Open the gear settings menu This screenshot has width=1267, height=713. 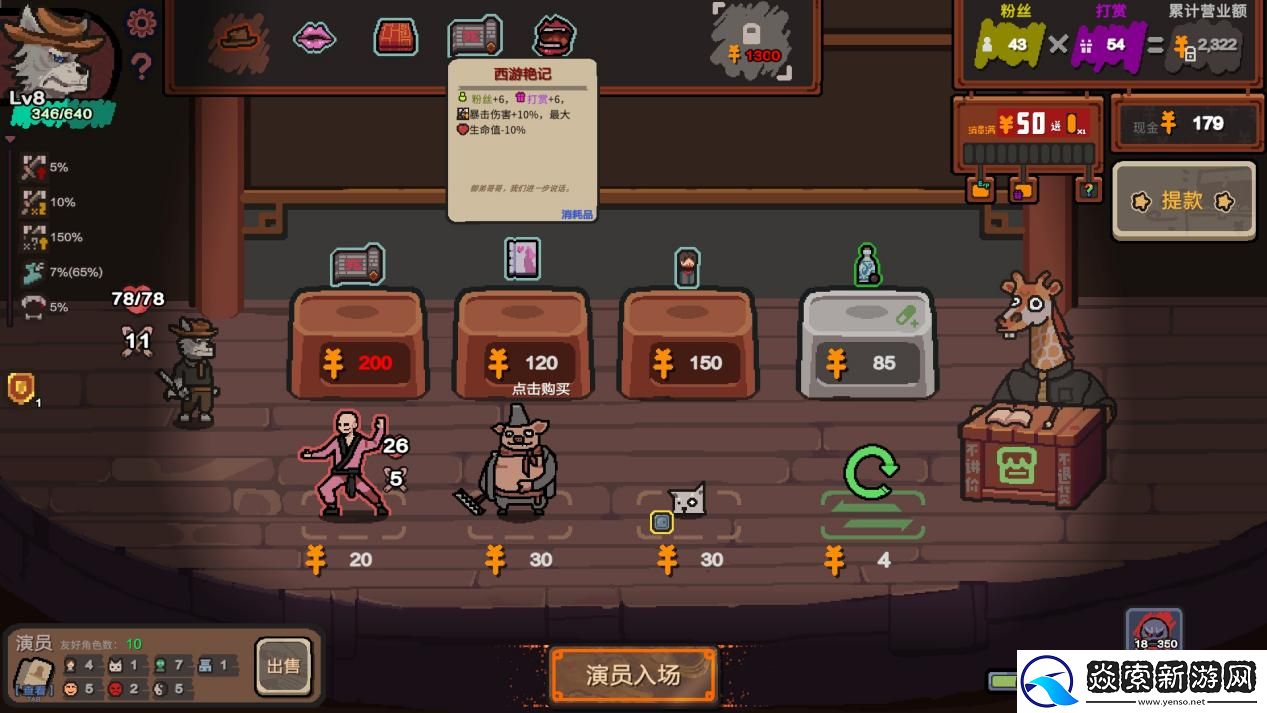click(x=142, y=23)
